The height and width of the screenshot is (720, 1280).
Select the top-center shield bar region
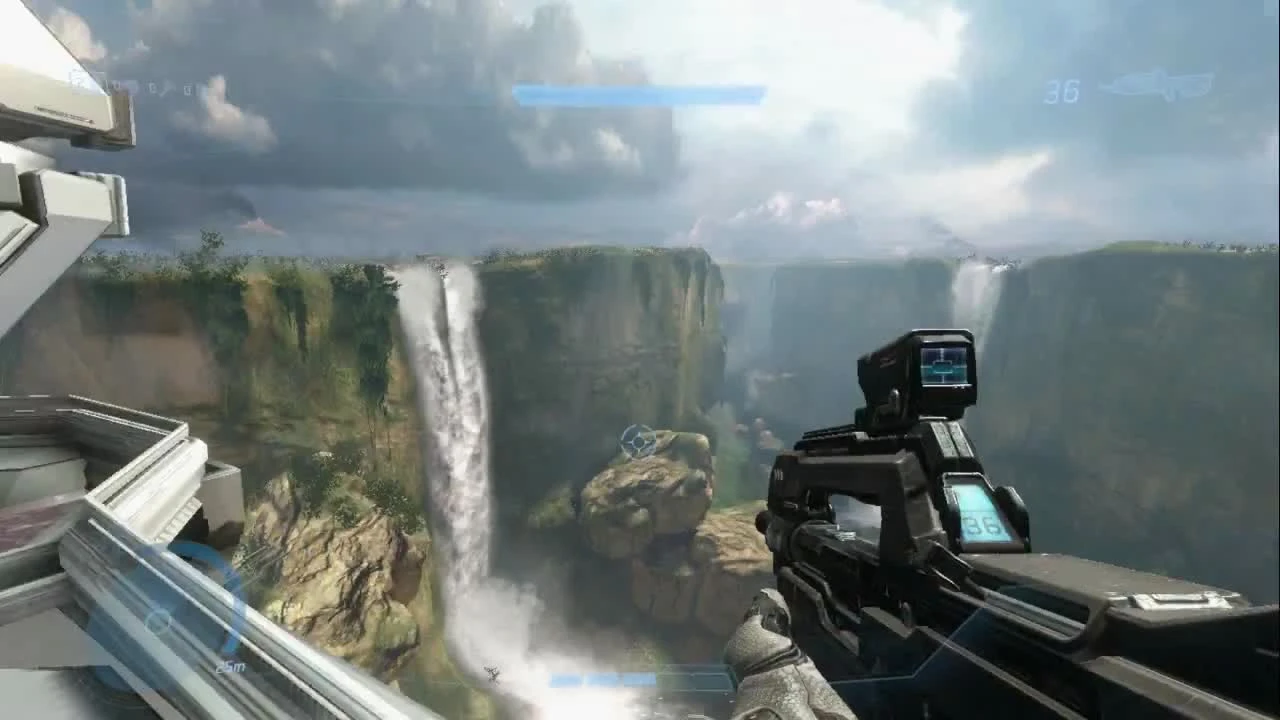(640, 92)
